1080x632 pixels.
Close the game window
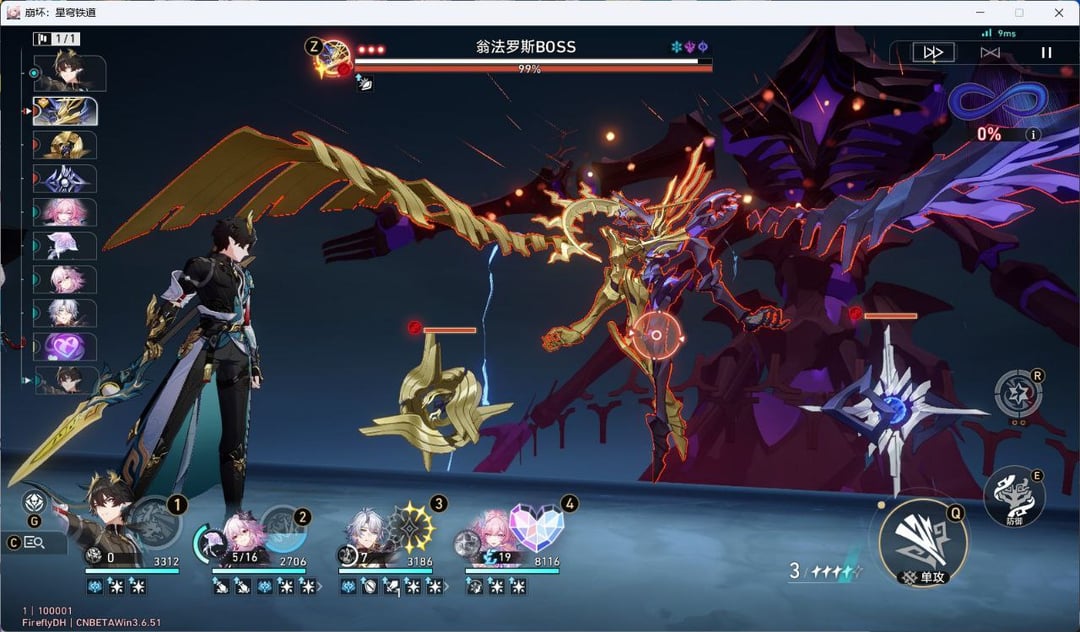pos(1058,12)
